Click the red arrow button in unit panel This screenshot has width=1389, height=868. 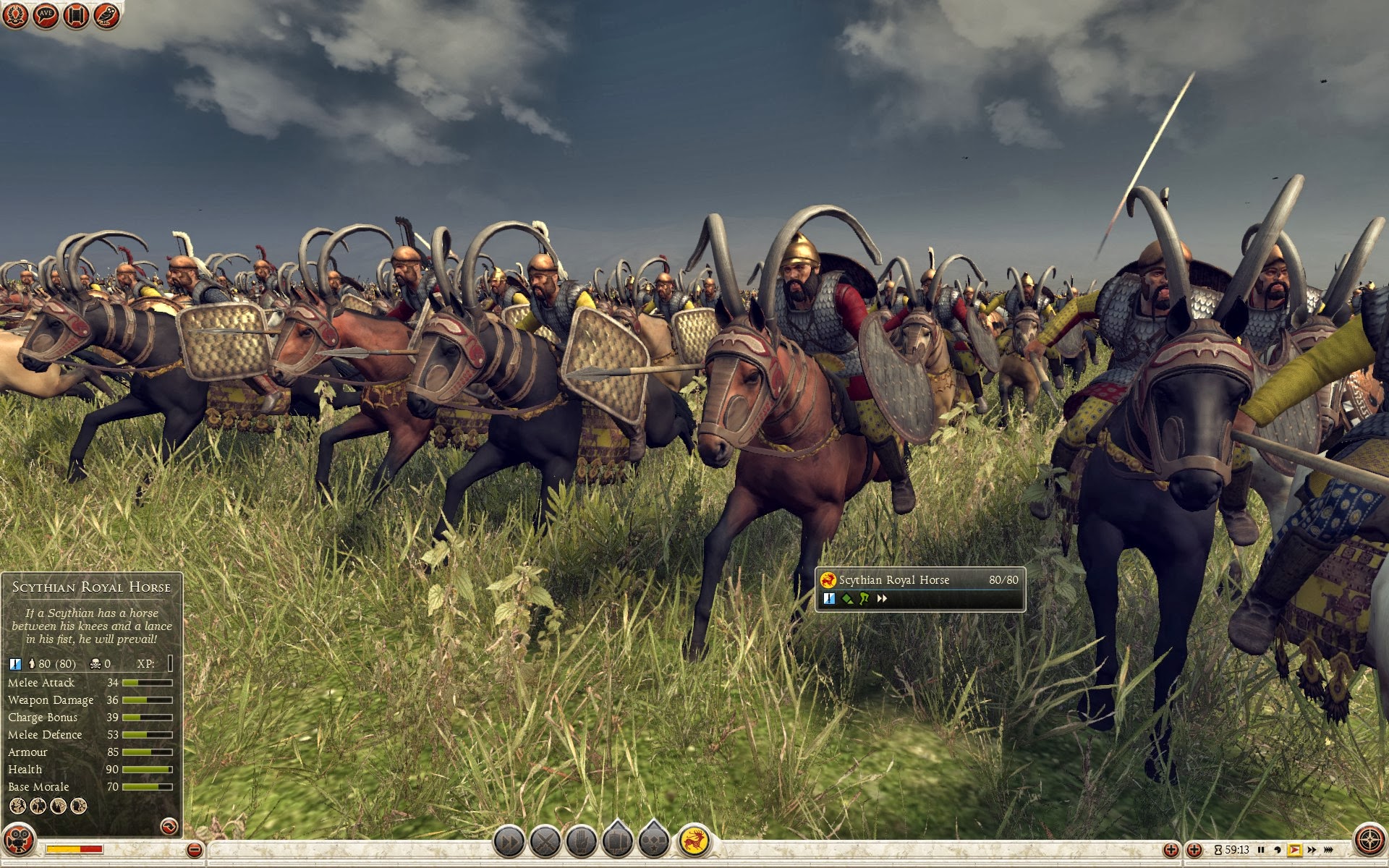click(x=169, y=825)
